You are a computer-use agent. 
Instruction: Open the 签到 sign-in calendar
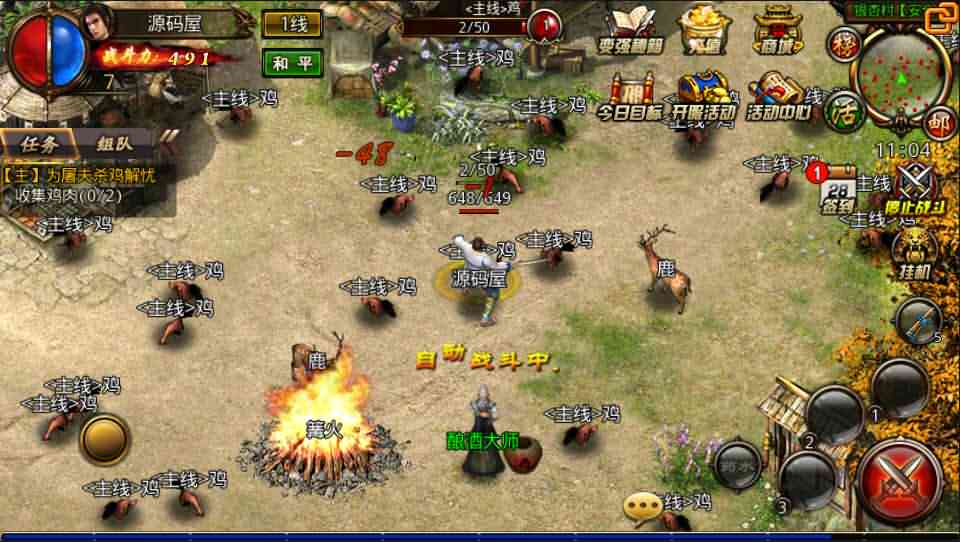(838, 190)
